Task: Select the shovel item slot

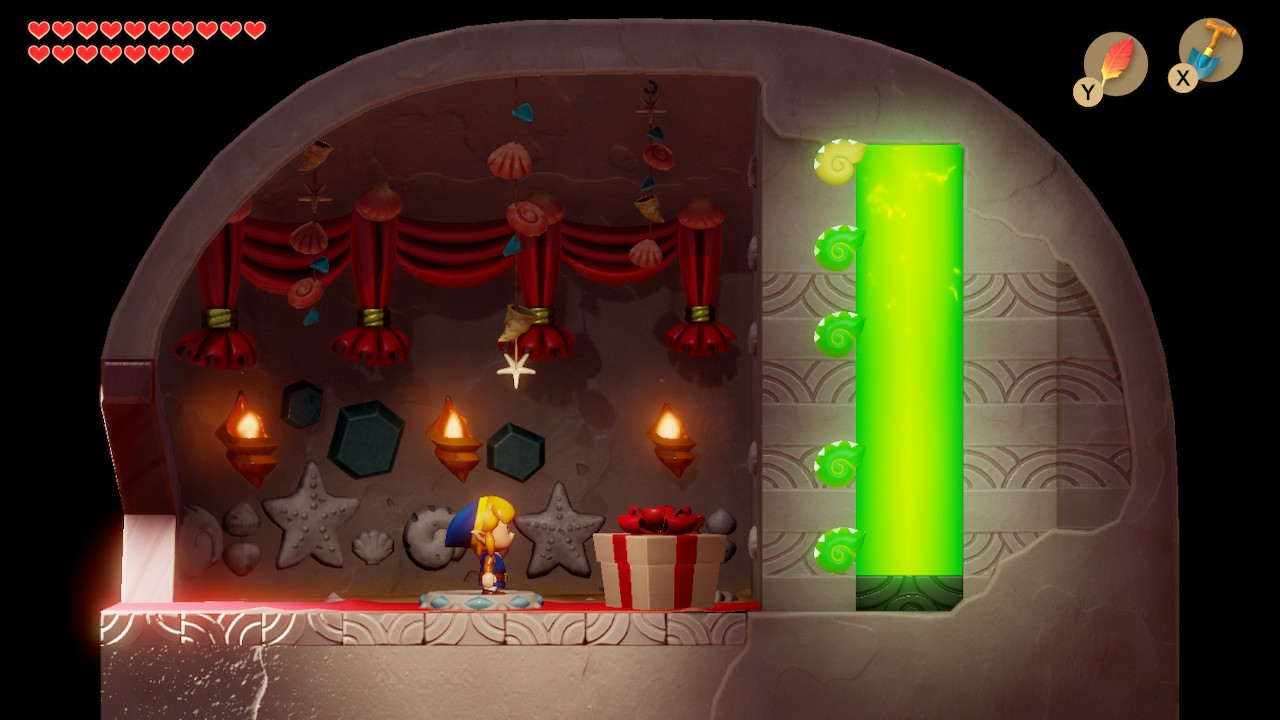Action: [x=1209, y=52]
